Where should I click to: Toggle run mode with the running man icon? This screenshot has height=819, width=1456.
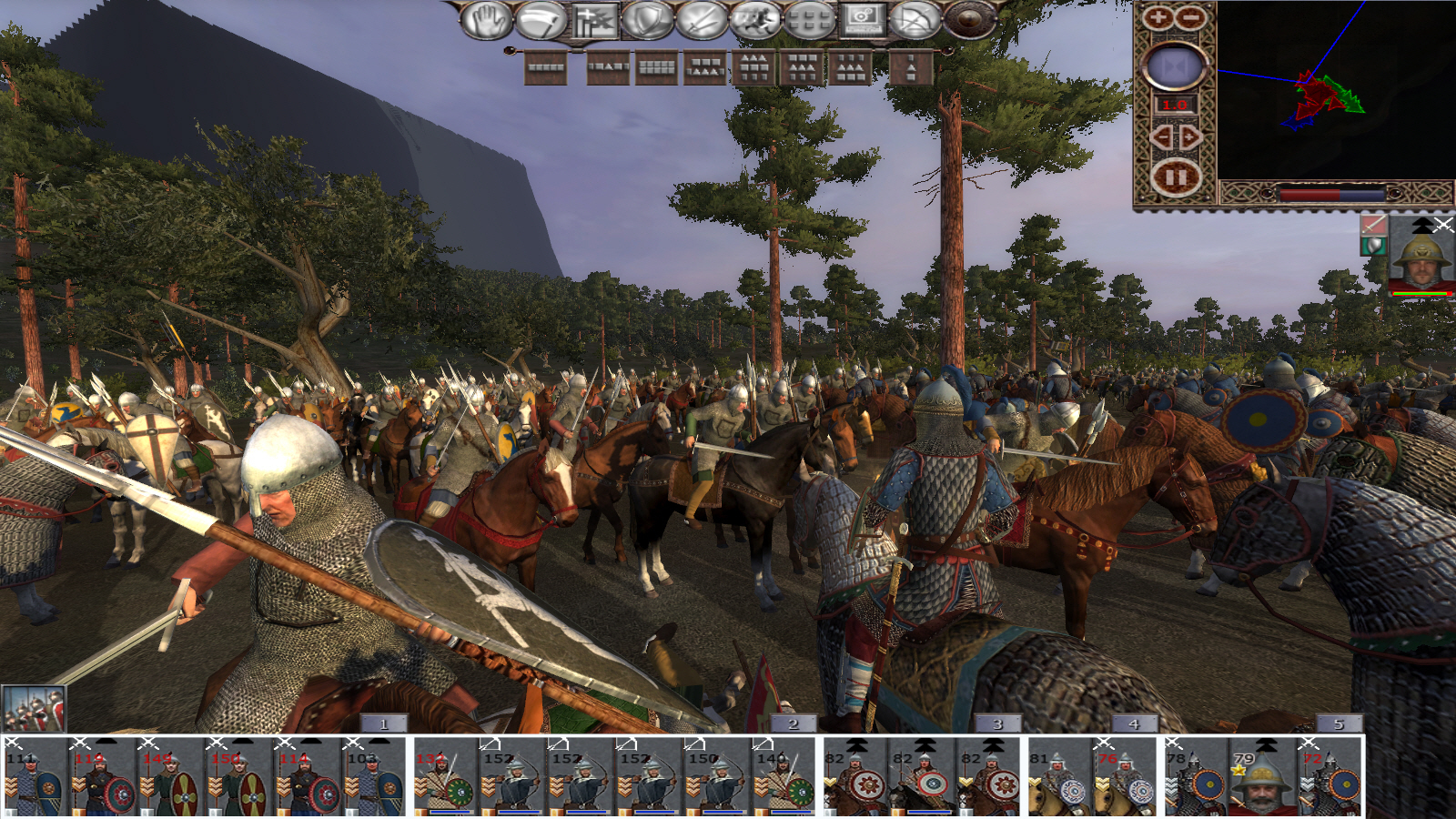point(755,20)
